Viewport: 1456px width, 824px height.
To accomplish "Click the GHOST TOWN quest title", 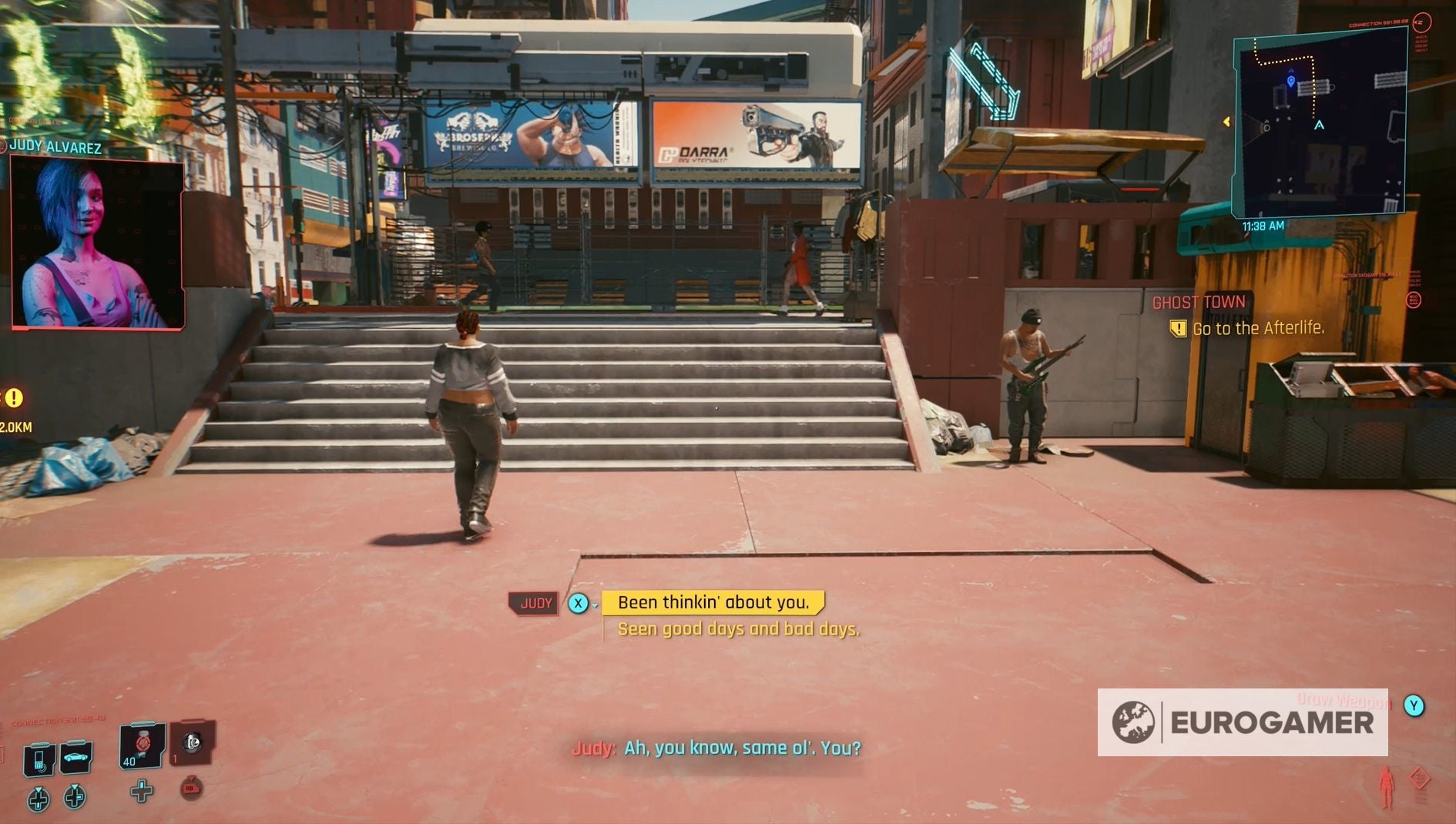I will click(1200, 302).
